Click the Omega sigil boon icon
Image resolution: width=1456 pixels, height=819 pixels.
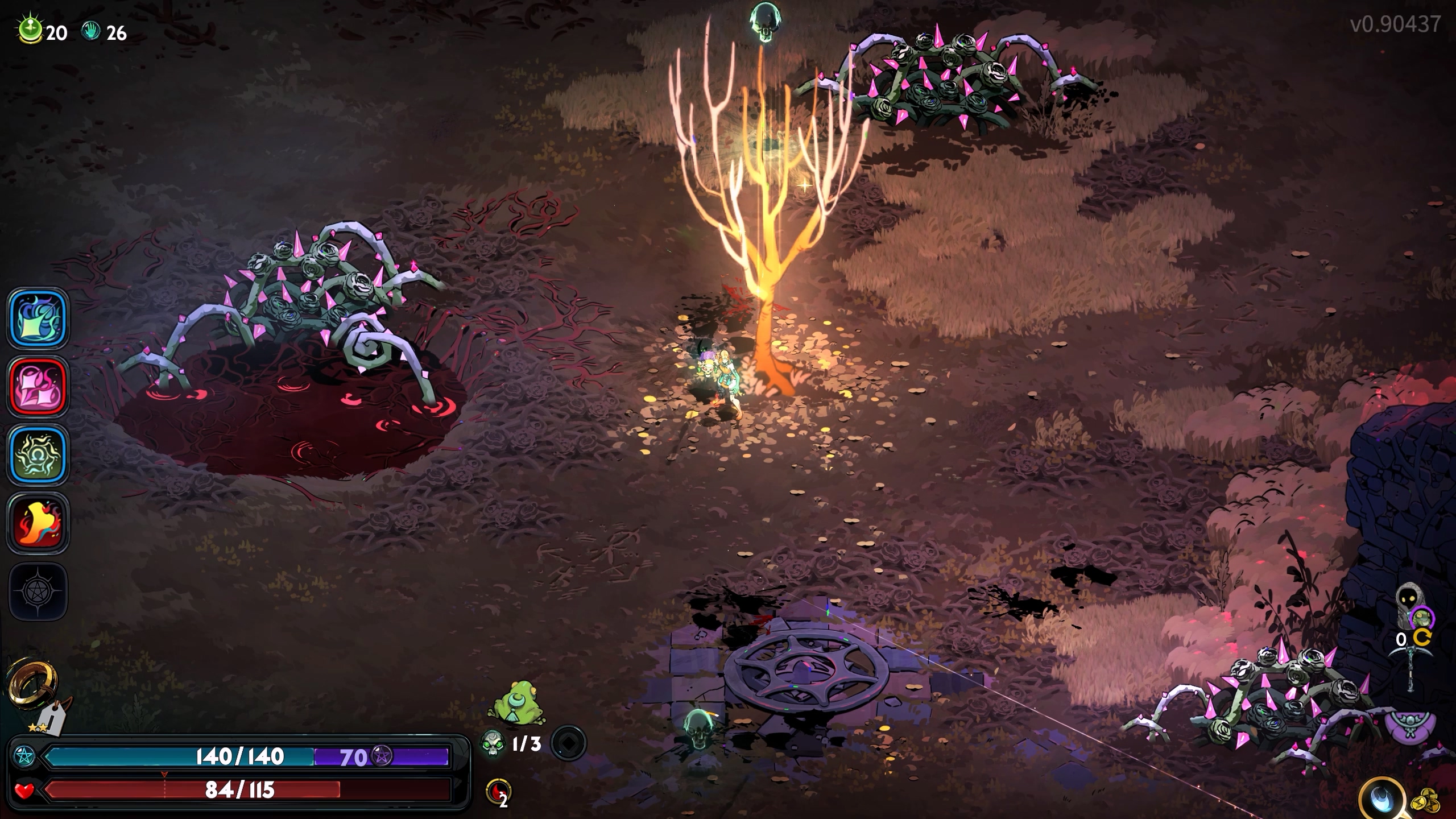pos(38,454)
